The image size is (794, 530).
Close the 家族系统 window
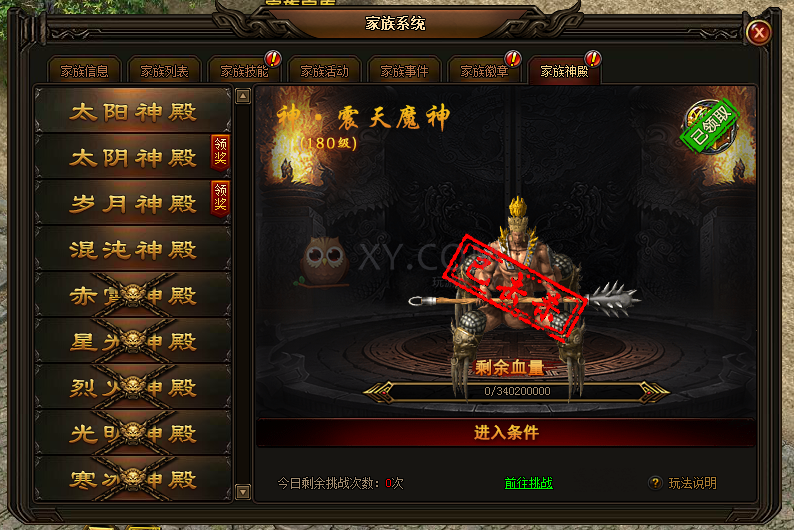pyautogui.click(x=759, y=33)
